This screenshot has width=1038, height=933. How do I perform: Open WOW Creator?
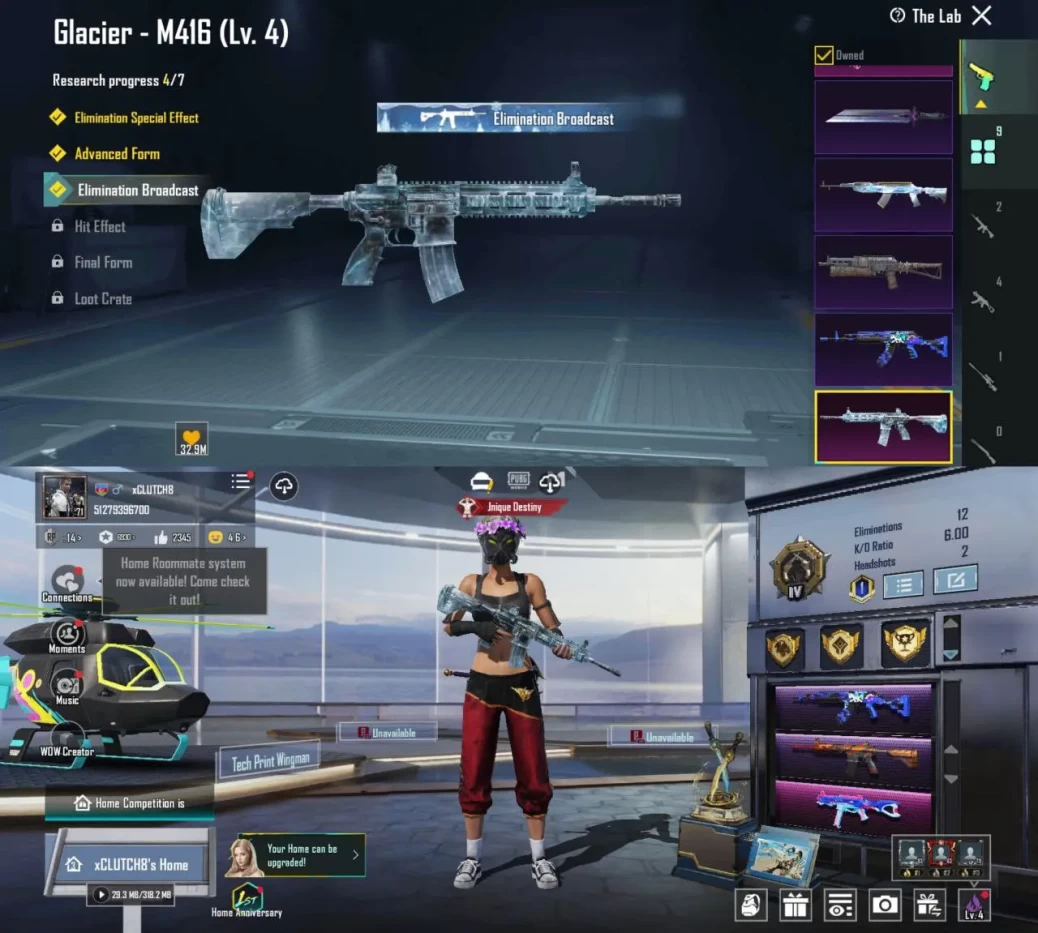pyautogui.click(x=67, y=740)
